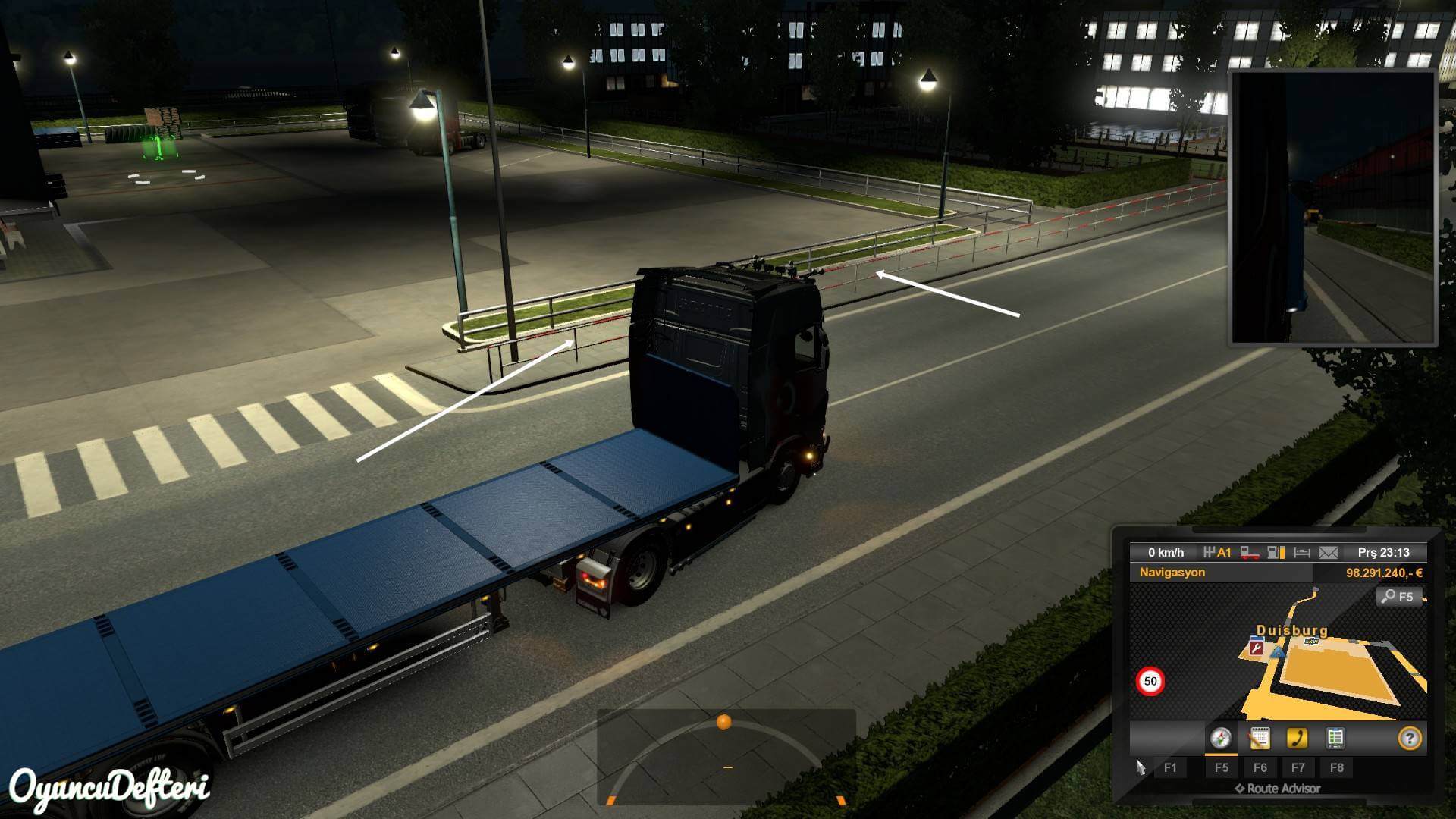
Task: Show the truck info diagnostics tab
Action: (1335, 738)
